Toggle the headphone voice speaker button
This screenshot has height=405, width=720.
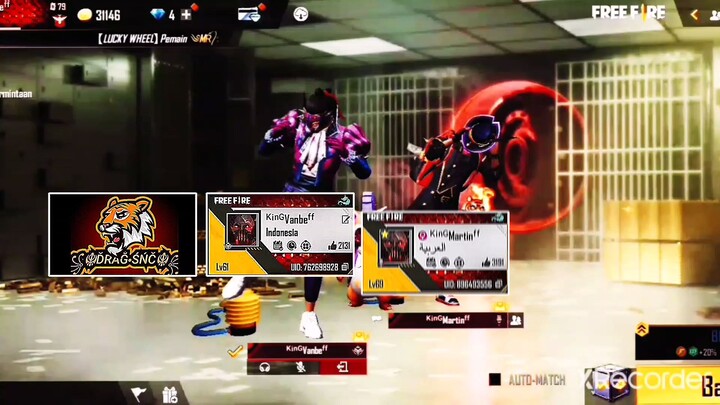(x=266, y=367)
